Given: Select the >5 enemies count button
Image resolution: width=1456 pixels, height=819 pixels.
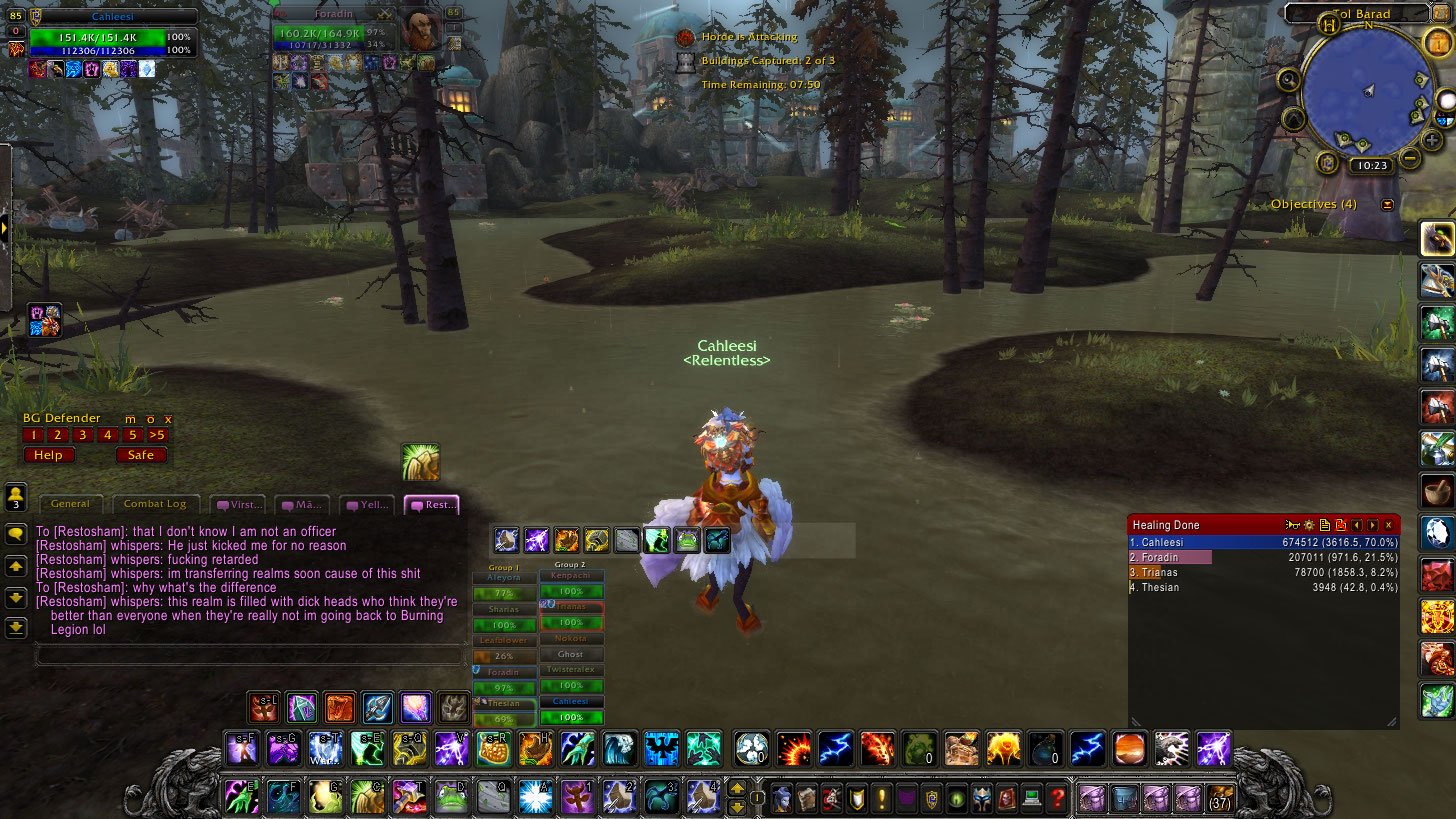Looking at the screenshot, I should (x=157, y=435).
